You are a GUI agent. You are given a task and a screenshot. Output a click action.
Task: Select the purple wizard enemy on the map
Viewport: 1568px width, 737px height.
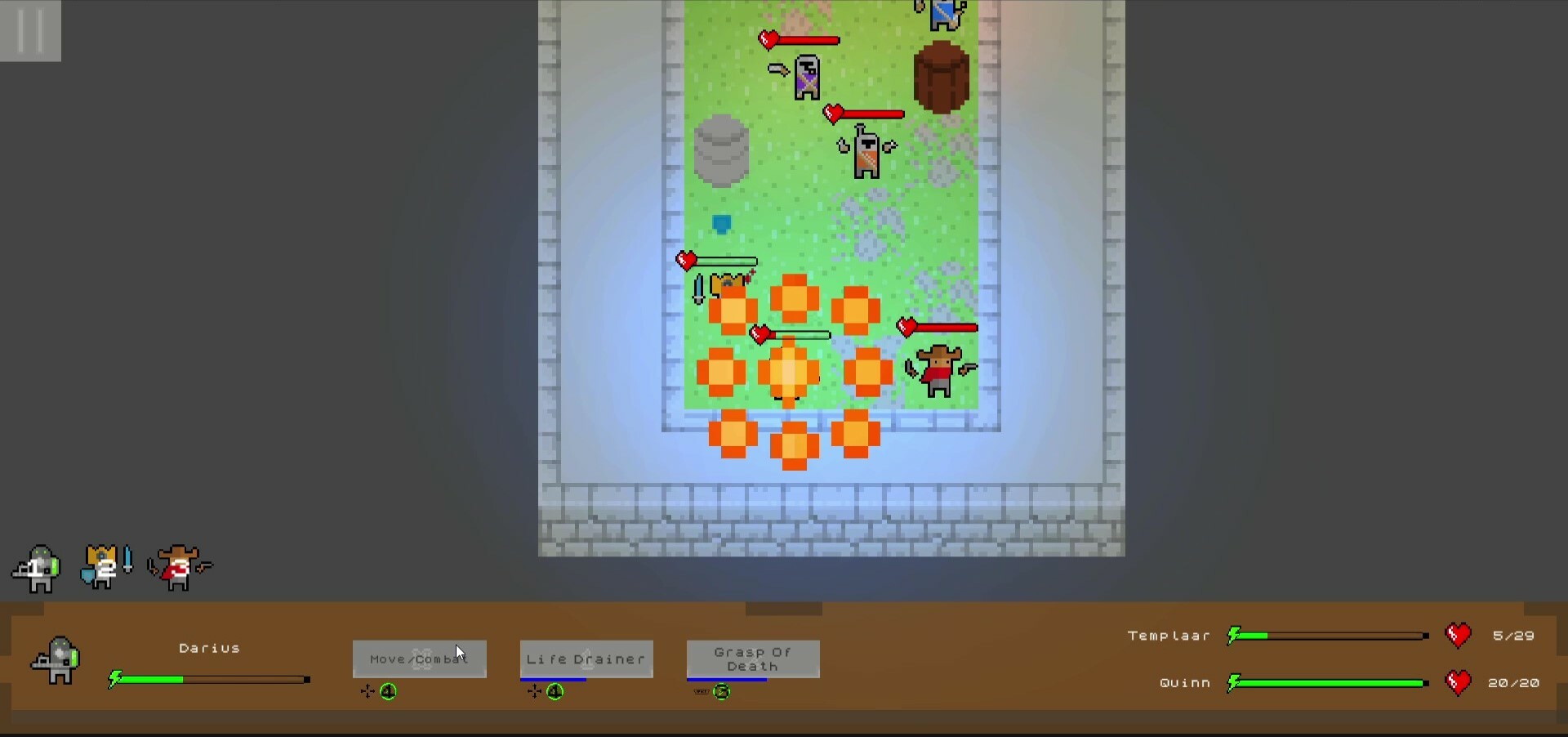[x=806, y=78]
